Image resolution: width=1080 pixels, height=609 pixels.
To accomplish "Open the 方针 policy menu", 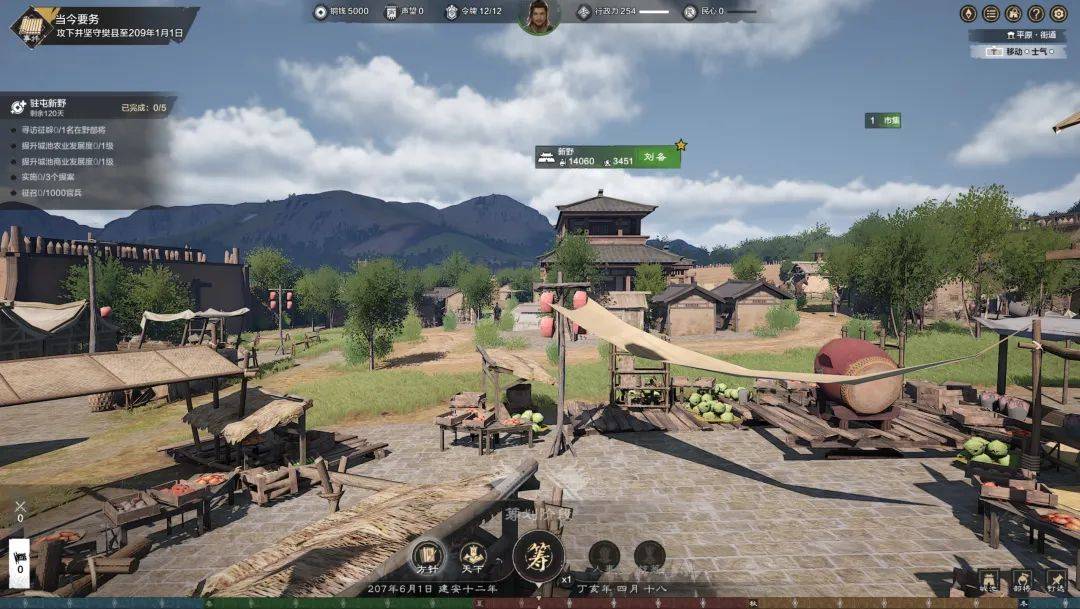I will [x=428, y=554].
